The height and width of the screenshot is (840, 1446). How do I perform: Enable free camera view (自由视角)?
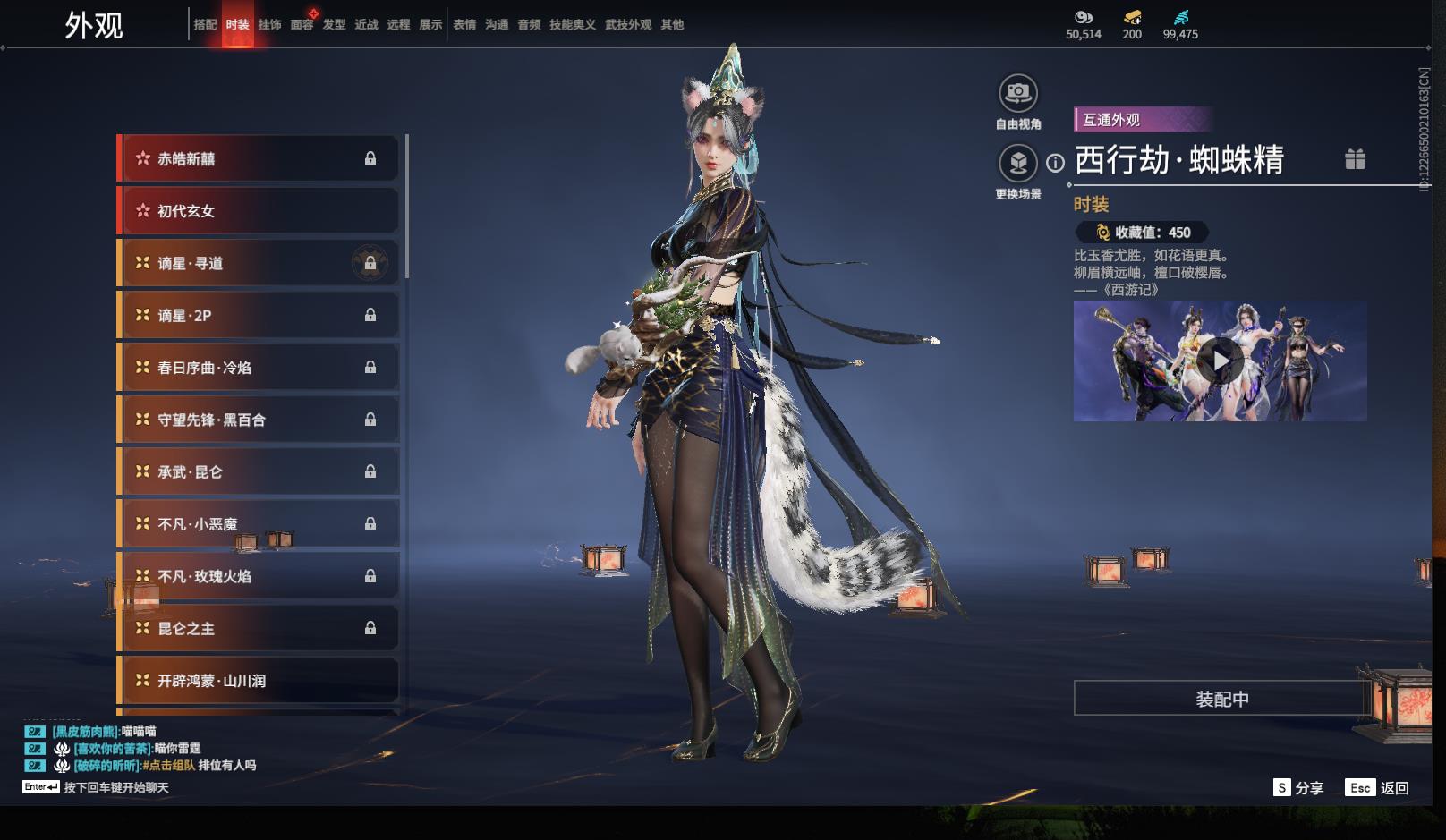[1017, 93]
